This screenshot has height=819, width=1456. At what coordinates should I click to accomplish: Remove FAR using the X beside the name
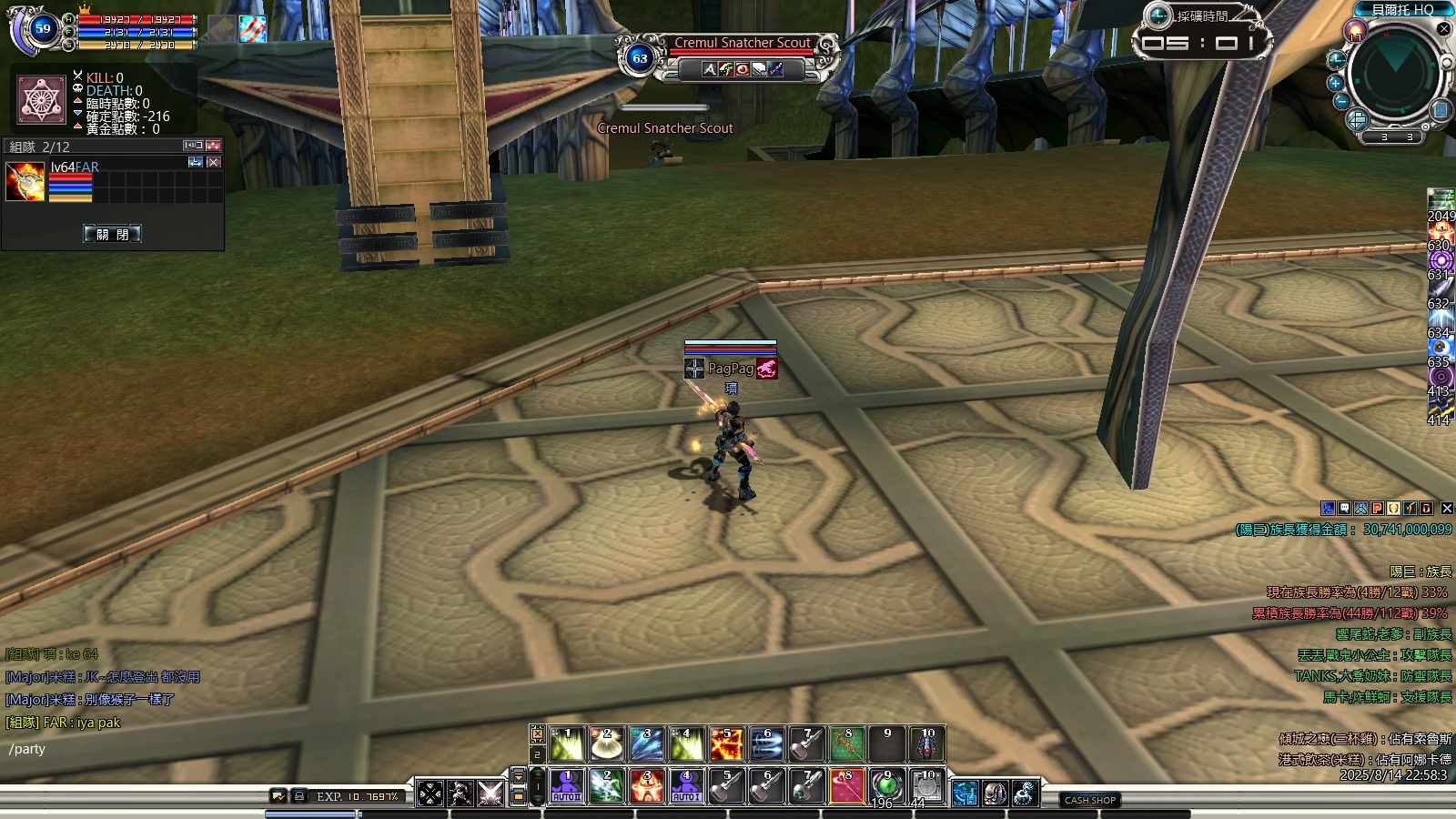pos(214,162)
